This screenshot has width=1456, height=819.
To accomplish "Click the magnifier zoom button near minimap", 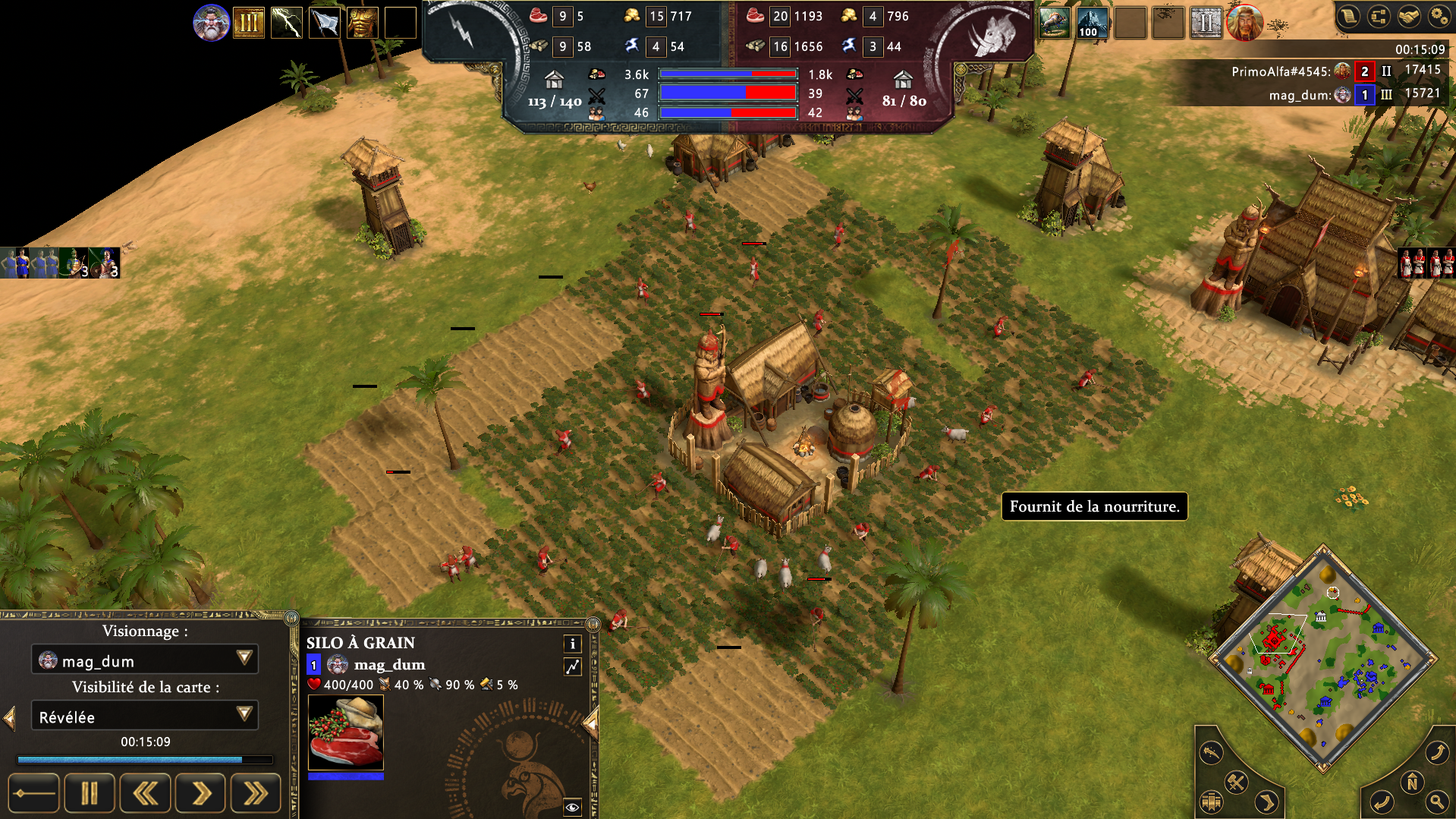I will click(1436, 801).
